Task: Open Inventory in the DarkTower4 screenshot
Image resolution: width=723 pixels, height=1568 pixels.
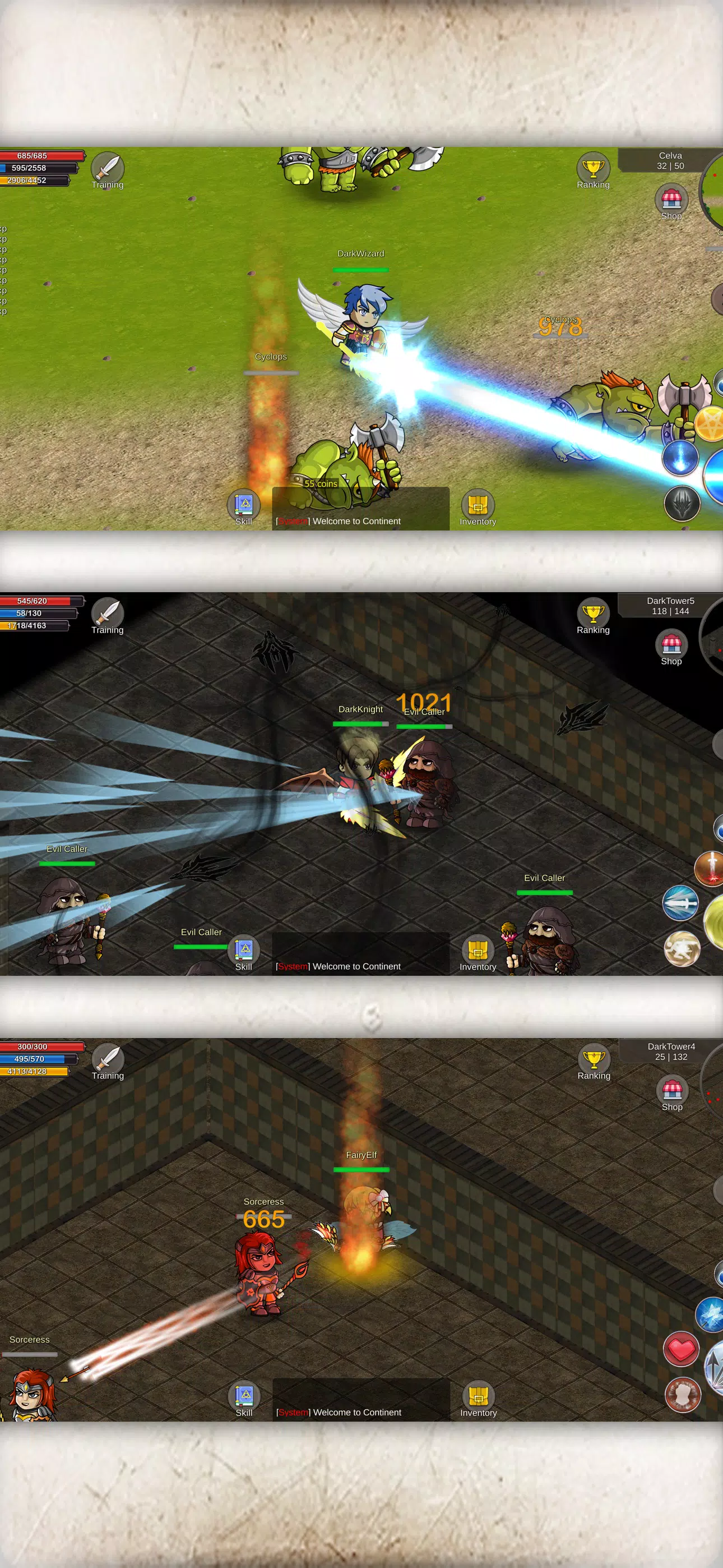Action: [478, 1396]
